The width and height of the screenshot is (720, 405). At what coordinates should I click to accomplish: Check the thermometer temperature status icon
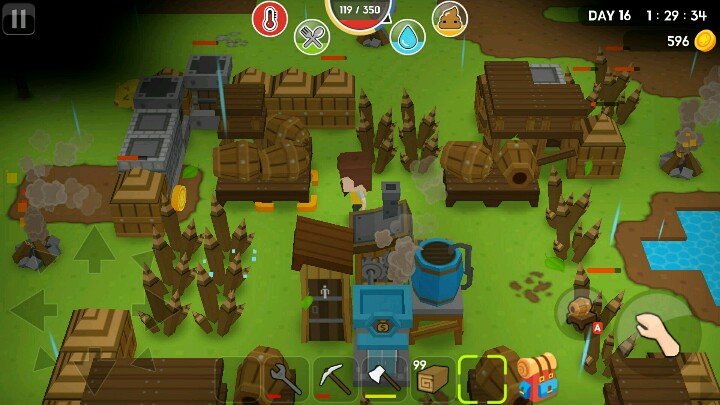click(269, 18)
